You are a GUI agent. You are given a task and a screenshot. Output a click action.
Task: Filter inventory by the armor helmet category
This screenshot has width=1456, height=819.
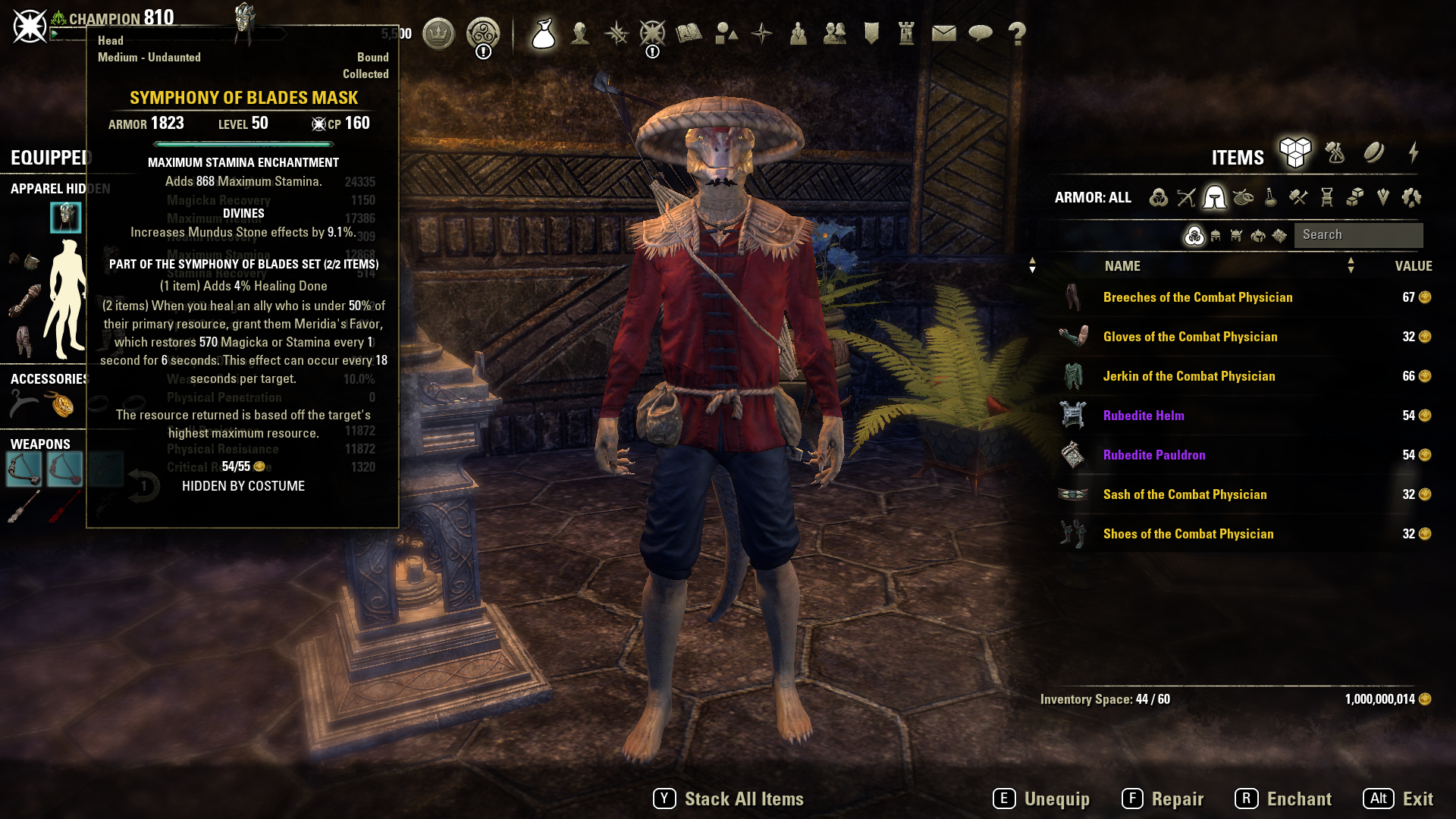[1214, 197]
